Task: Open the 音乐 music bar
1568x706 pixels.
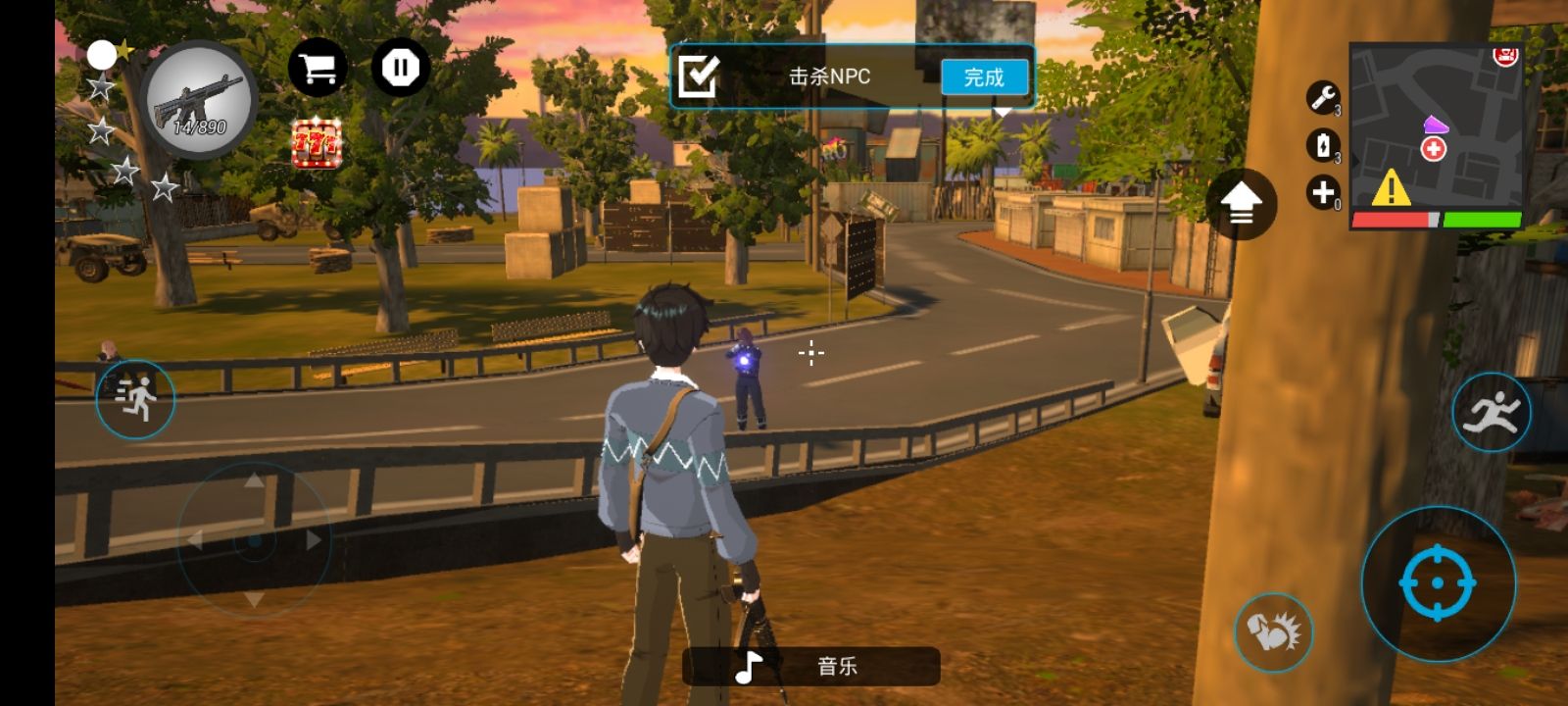Action: point(811,667)
